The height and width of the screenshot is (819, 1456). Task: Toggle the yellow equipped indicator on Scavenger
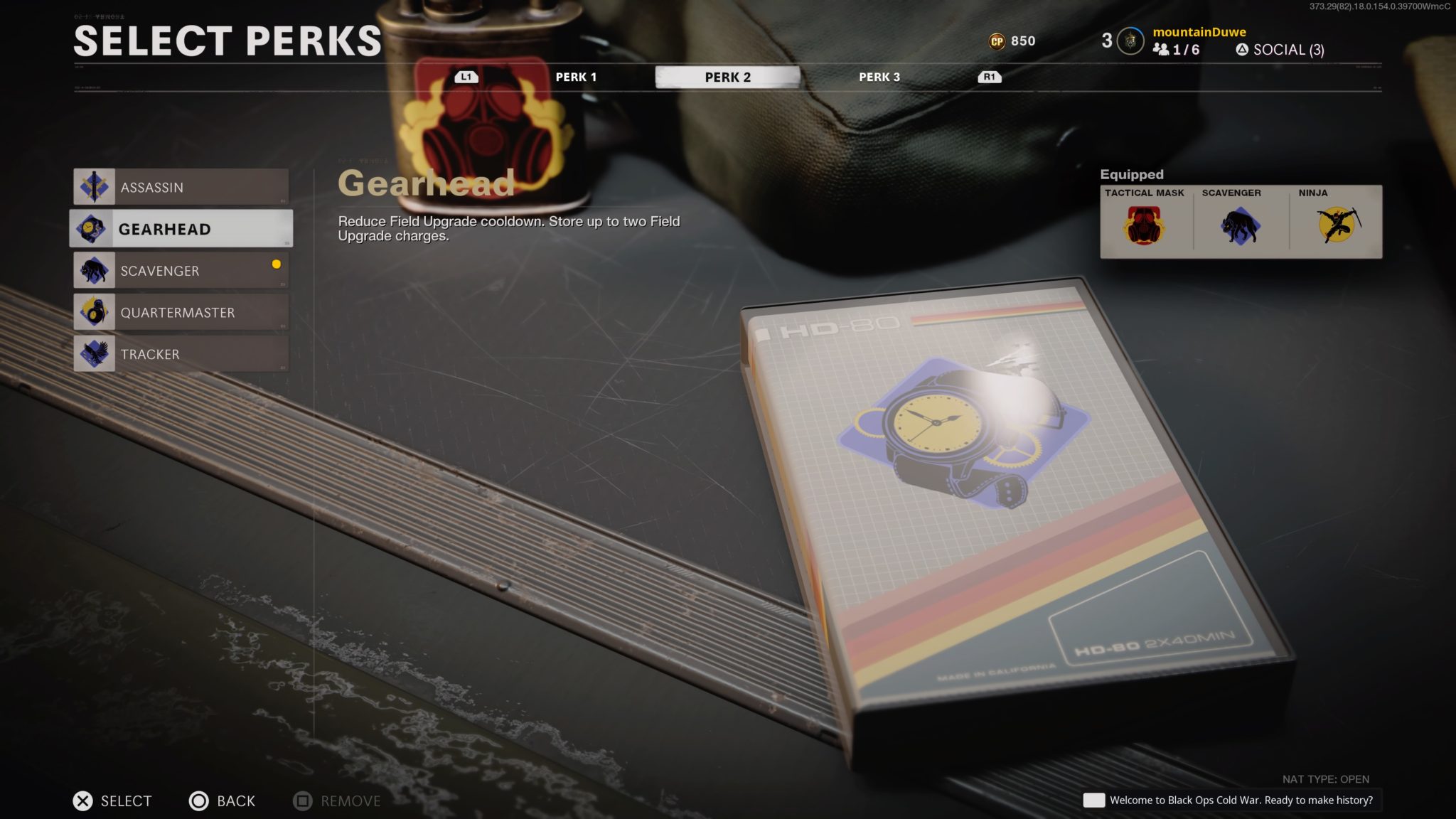click(x=276, y=264)
